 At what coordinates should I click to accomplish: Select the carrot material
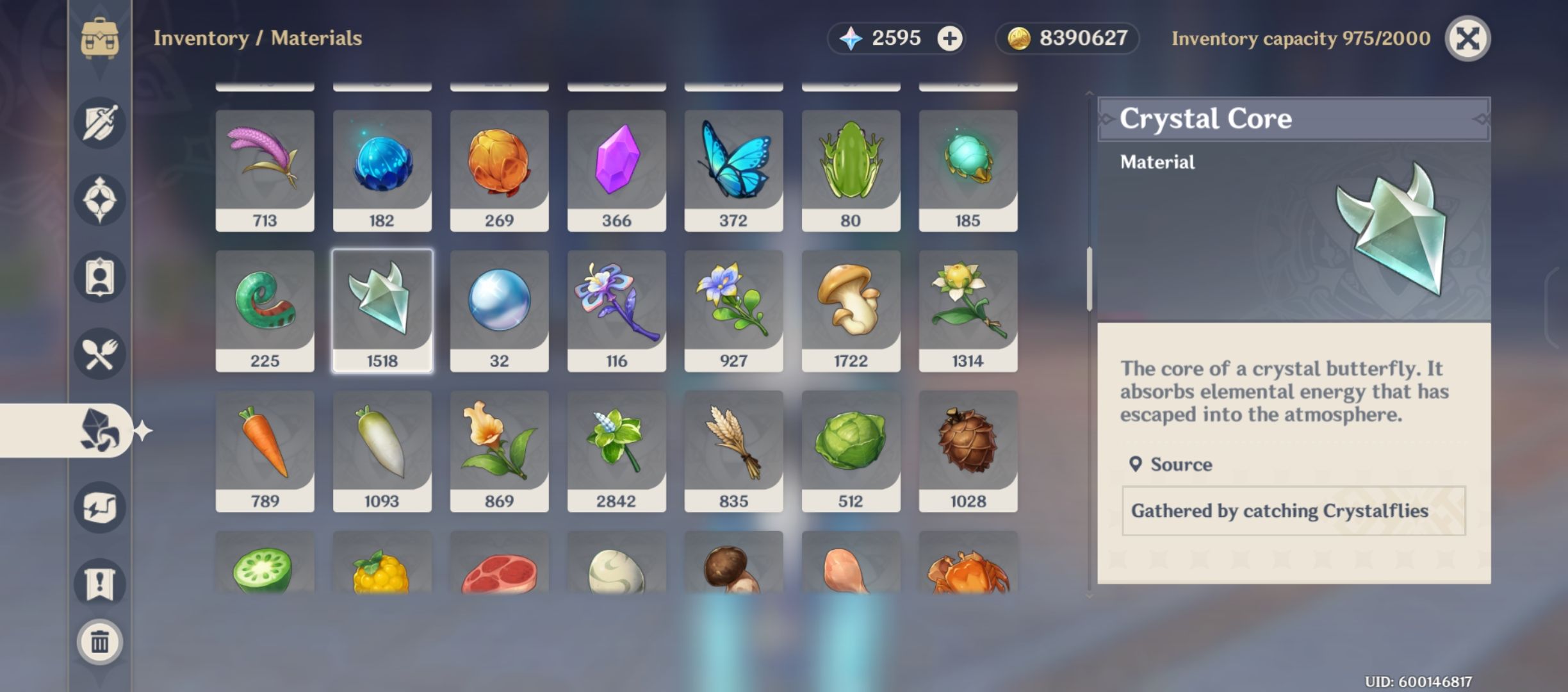[x=265, y=449]
